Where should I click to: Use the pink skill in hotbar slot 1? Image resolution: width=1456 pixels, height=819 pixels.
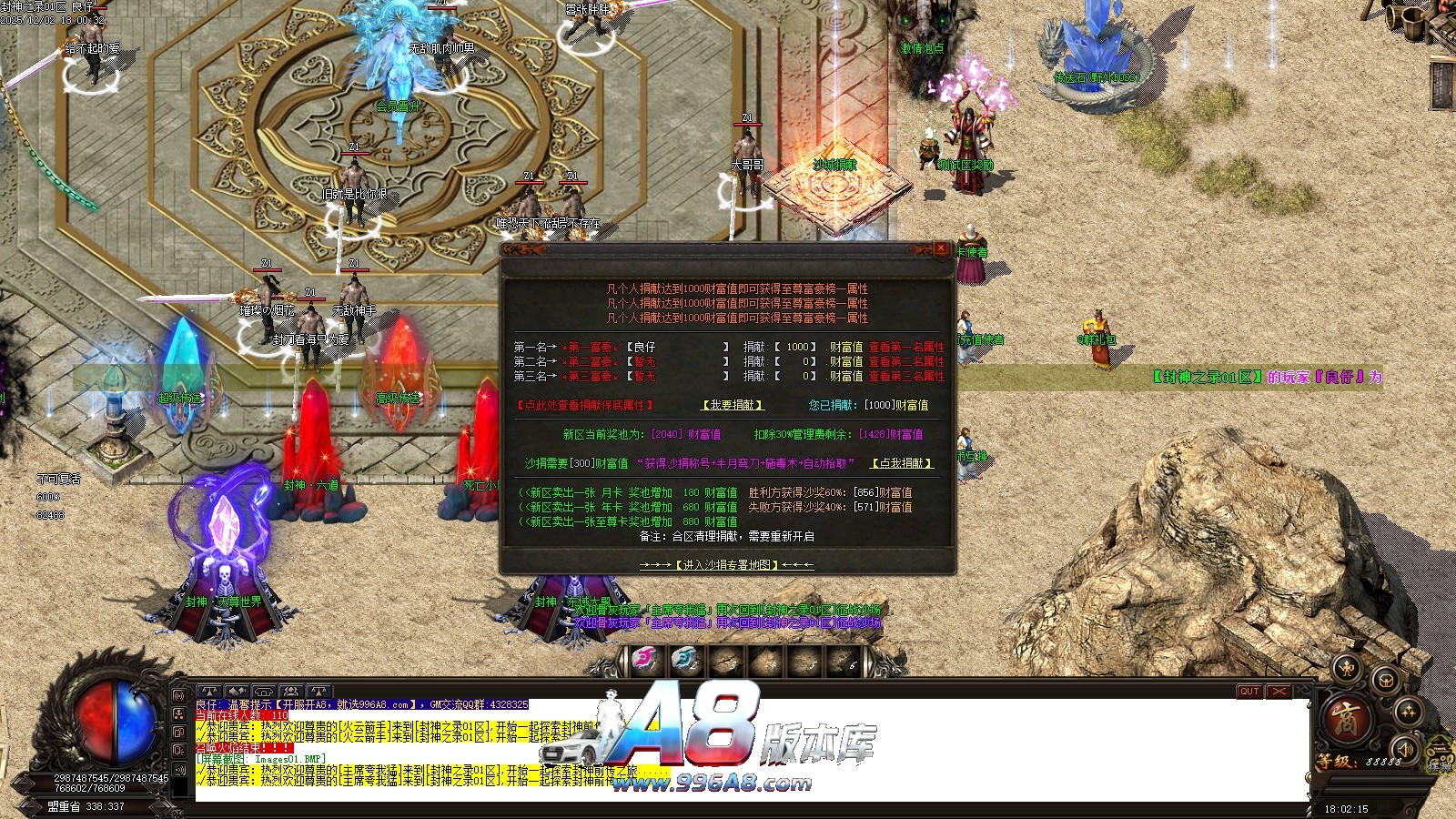pos(645,661)
